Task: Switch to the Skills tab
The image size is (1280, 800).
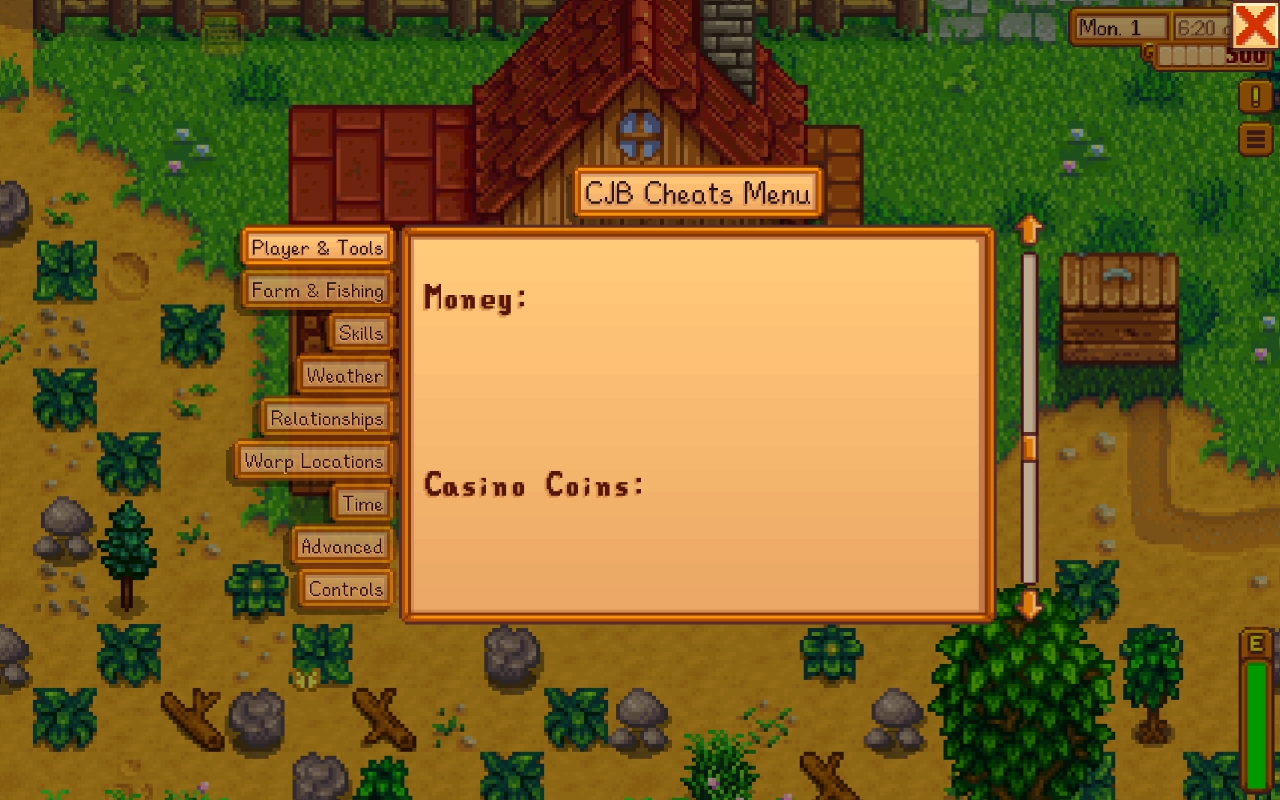Action: (361, 332)
